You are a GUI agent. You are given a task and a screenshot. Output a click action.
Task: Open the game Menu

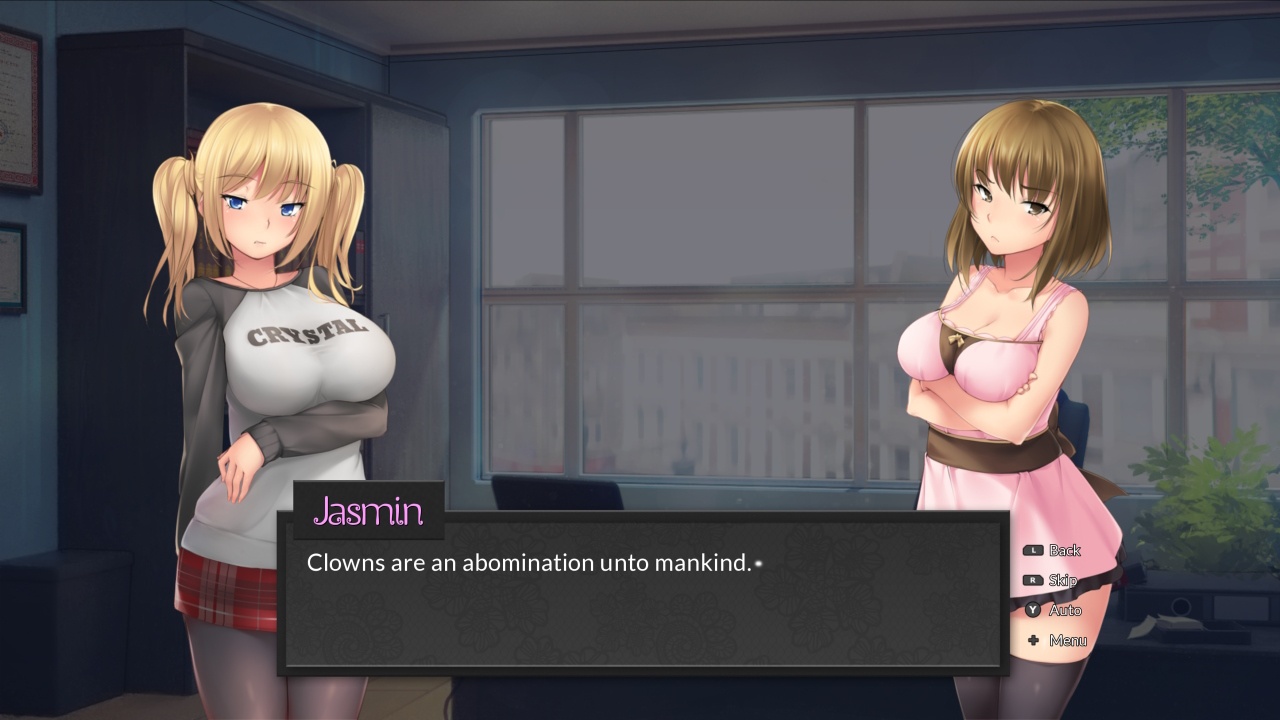(x=1062, y=640)
